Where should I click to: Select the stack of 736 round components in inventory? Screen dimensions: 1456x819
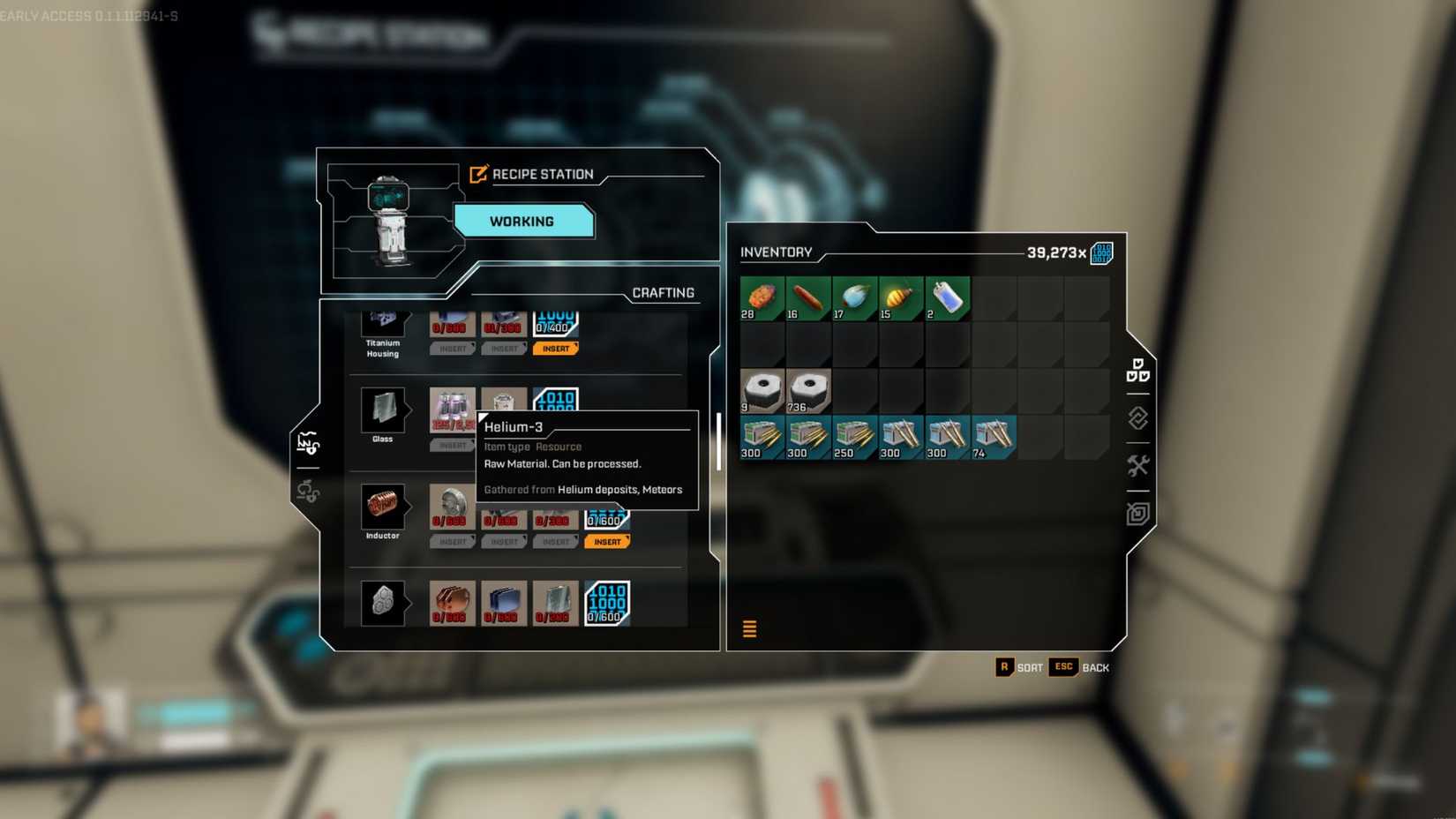pyautogui.click(x=808, y=391)
